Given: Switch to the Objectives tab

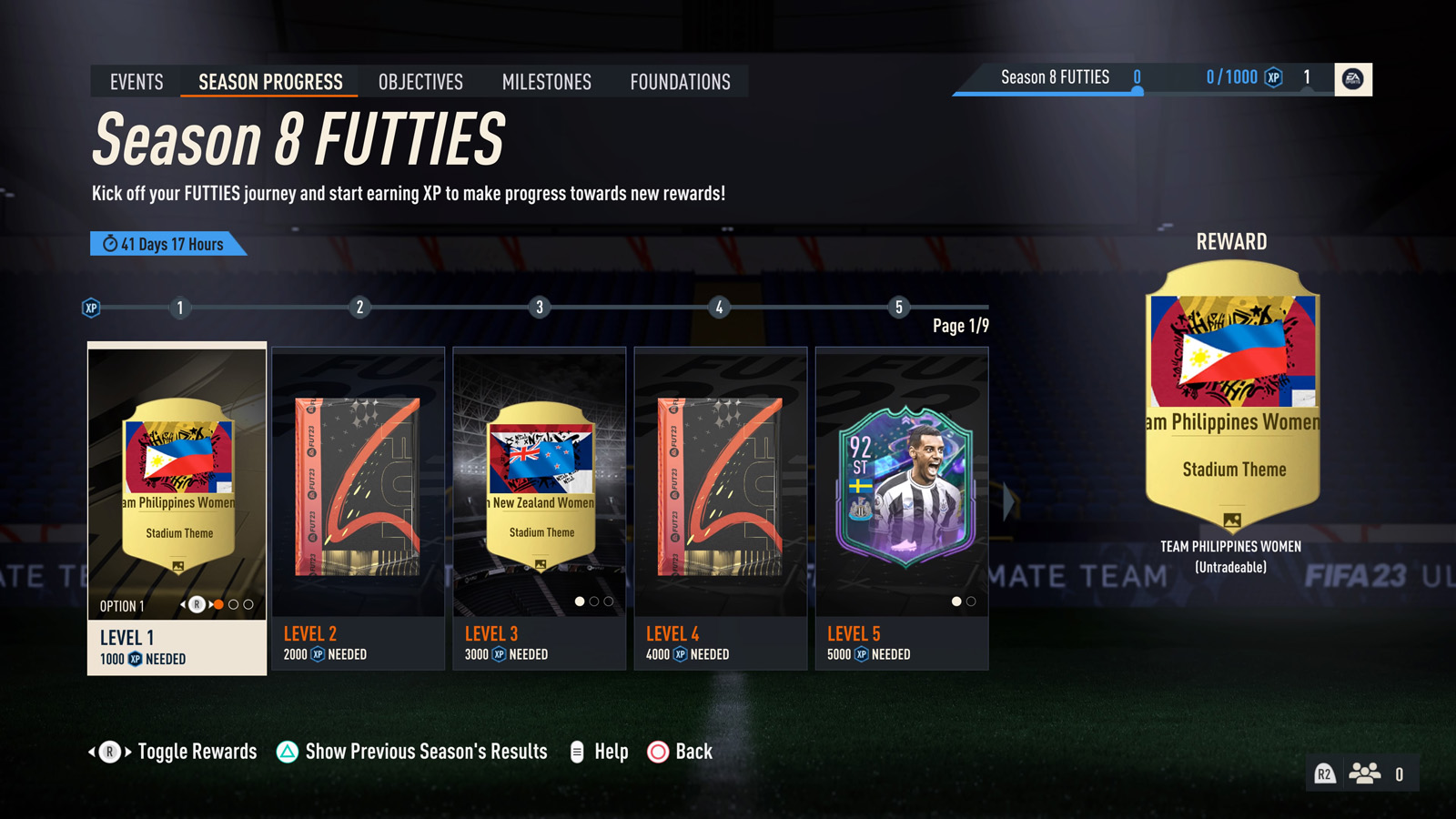Looking at the screenshot, I should 420,82.
